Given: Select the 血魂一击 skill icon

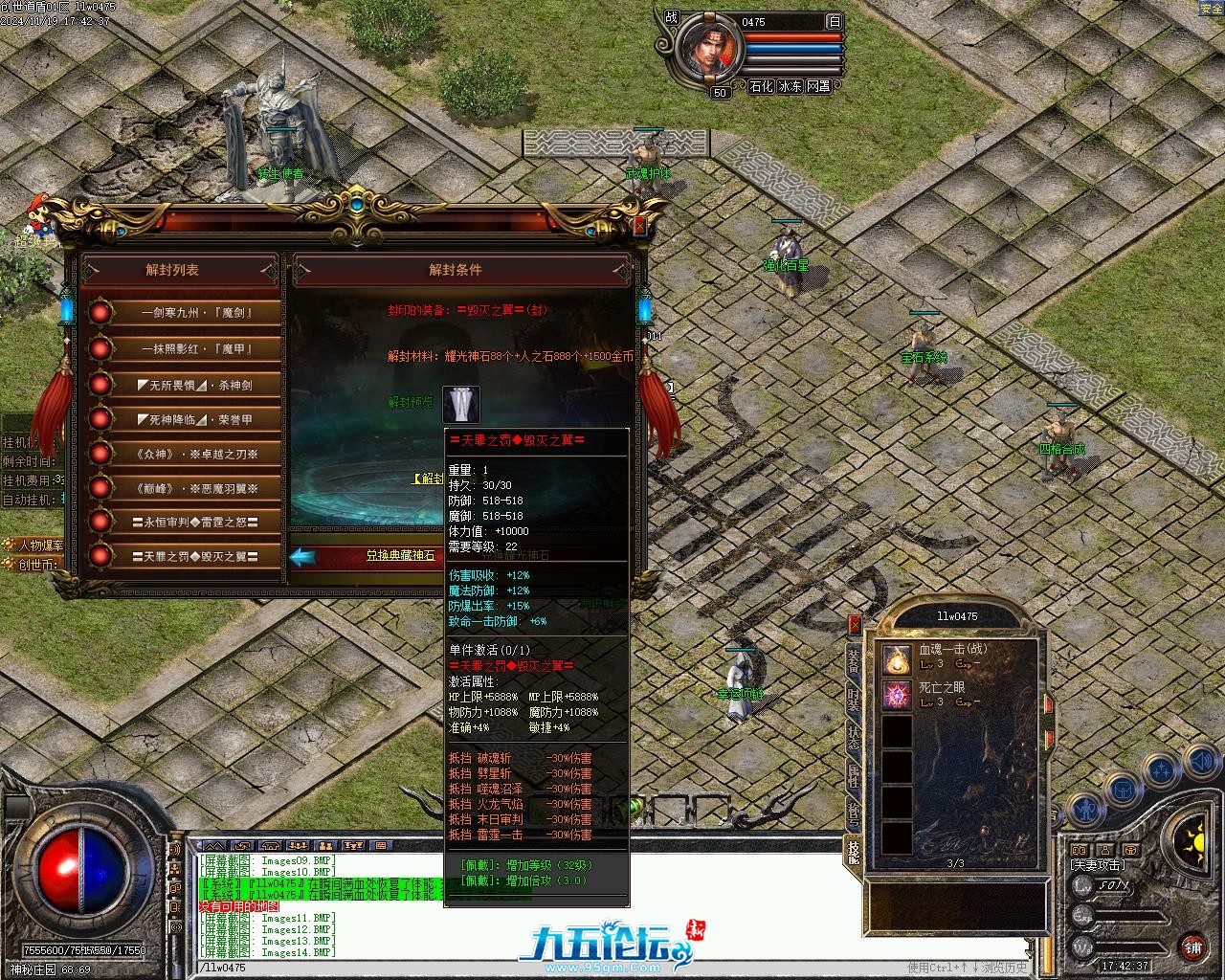Looking at the screenshot, I should click(x=897, y=658).
